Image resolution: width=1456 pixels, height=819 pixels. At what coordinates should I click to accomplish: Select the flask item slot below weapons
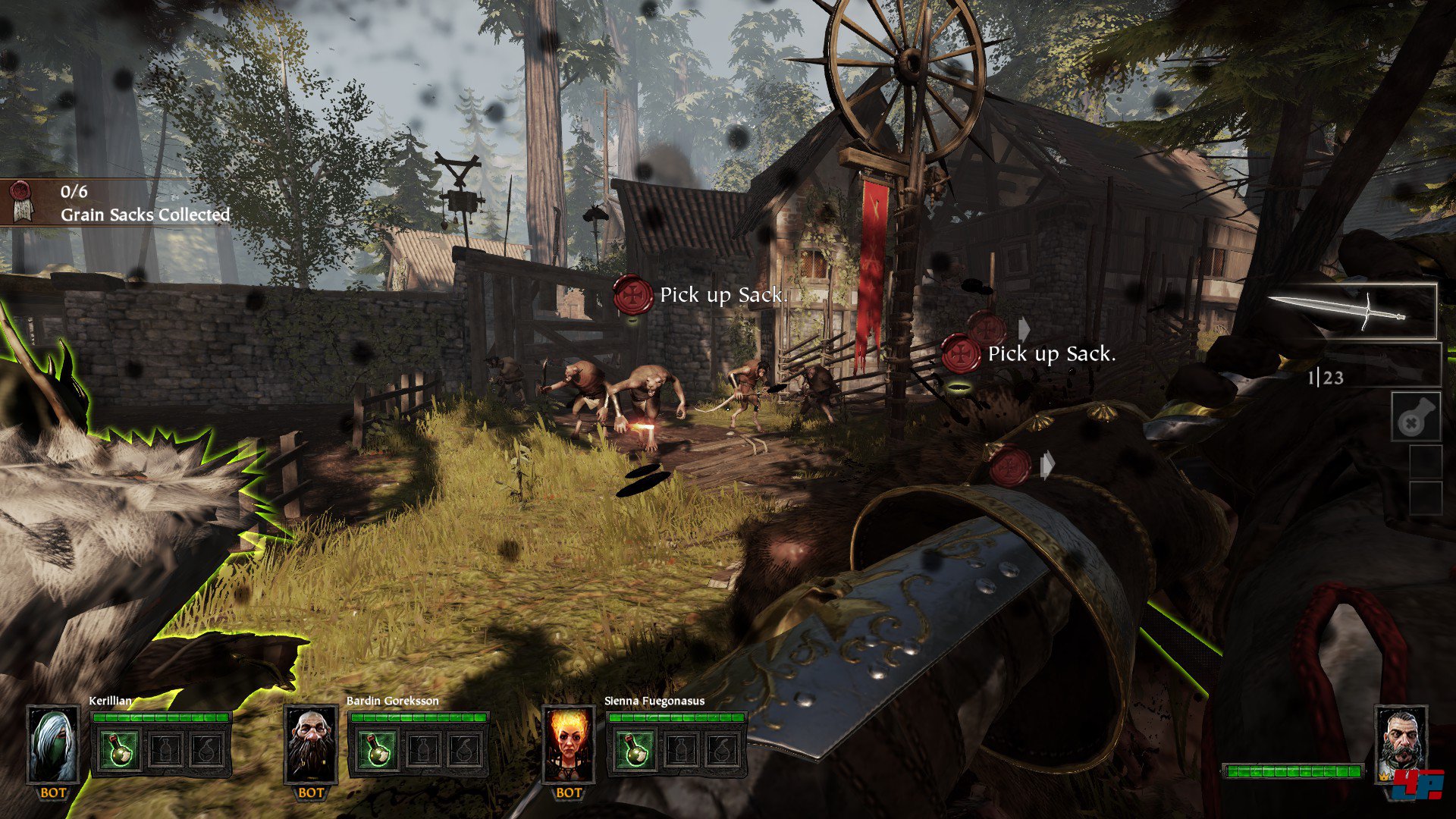(x=1415, y=416)
